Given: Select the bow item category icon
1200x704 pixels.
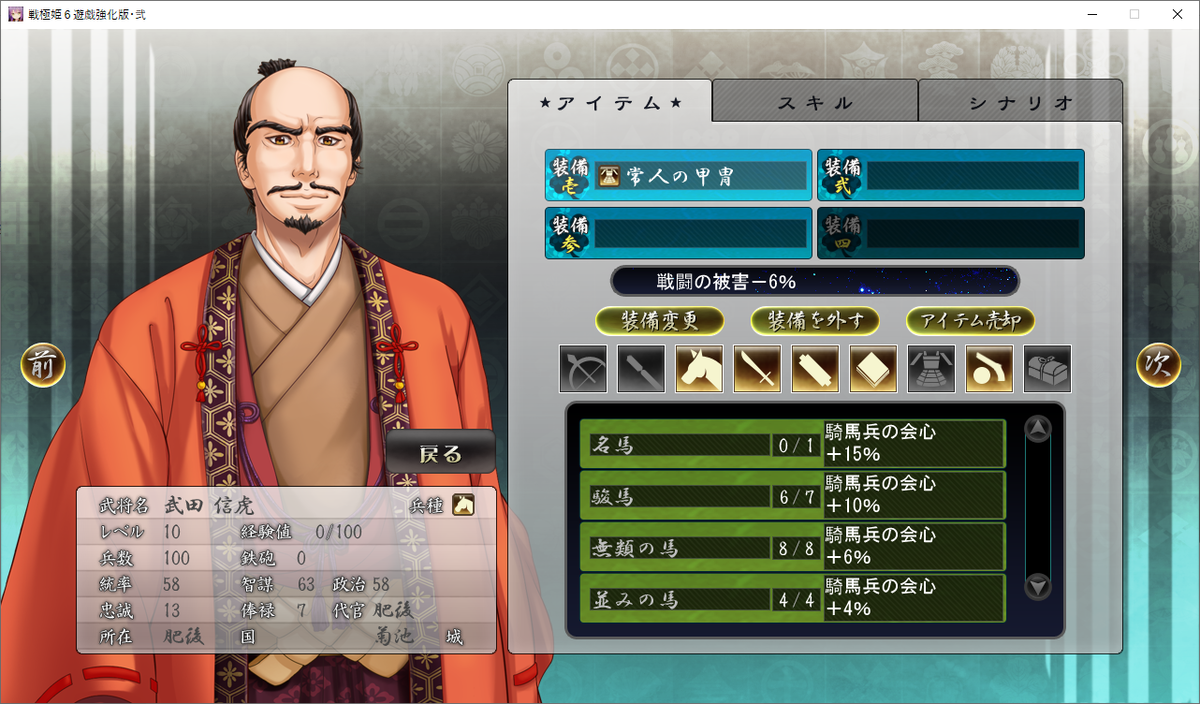Looking at the screenshot, I should click(x=583, y=369).
